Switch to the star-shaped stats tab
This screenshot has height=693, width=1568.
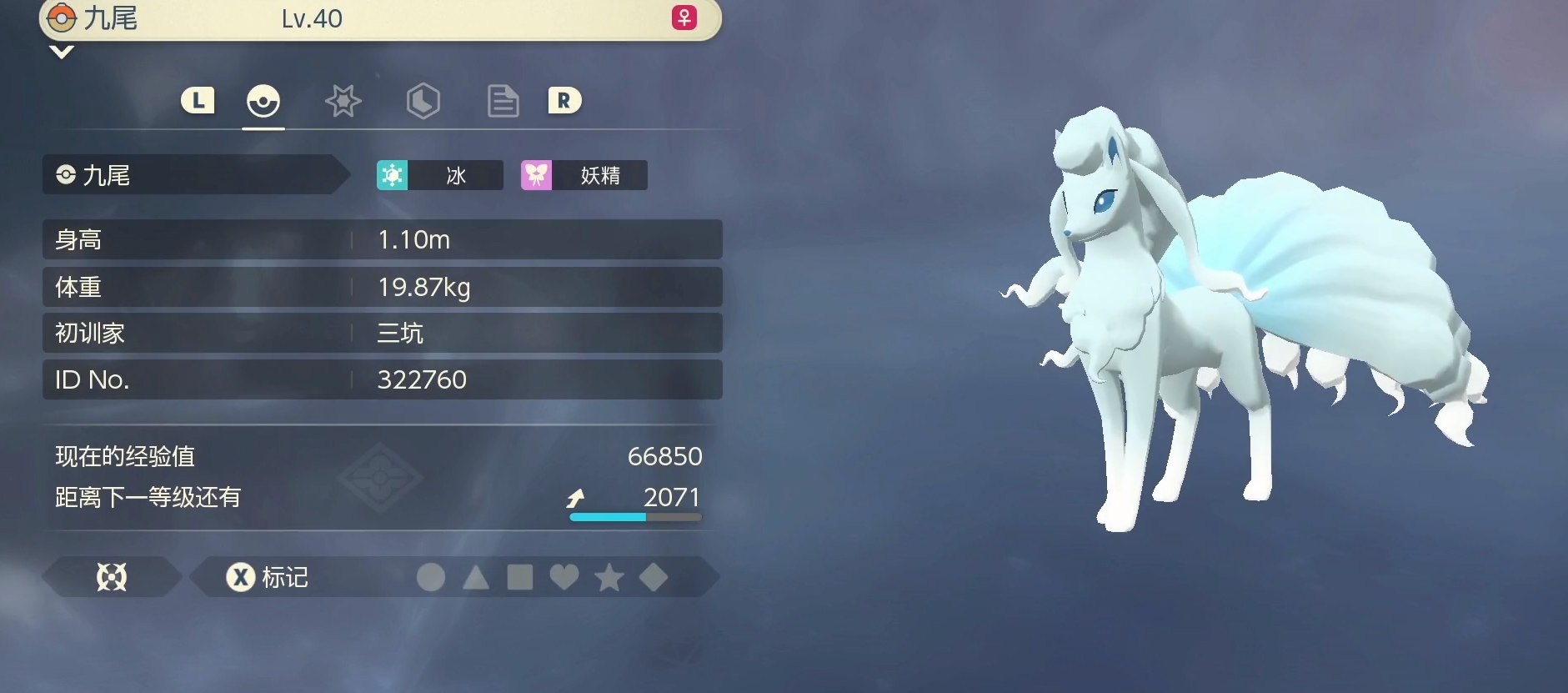point(343,102)
